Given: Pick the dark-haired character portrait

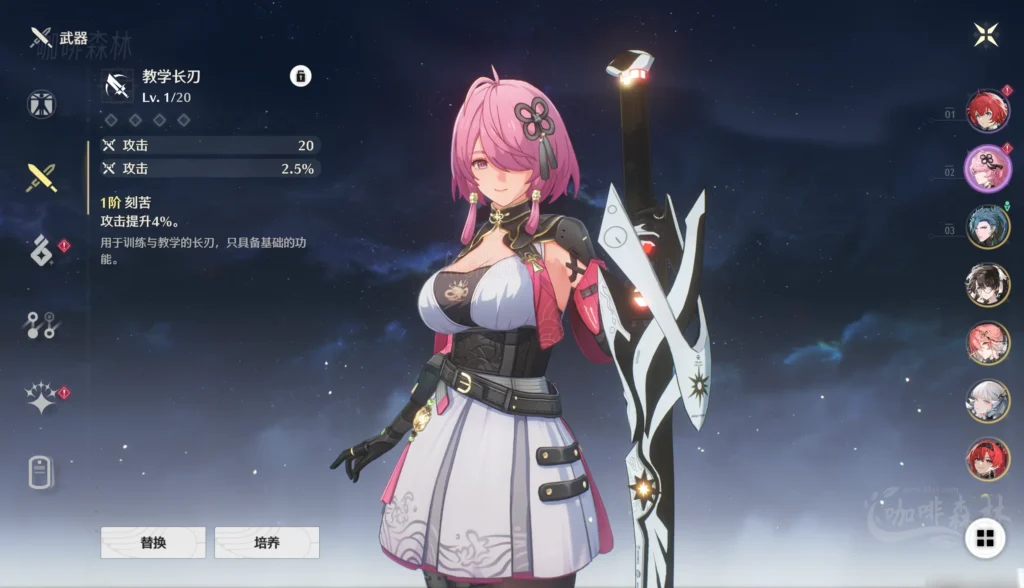Looking at the screenshot, I should pos(987,285).
